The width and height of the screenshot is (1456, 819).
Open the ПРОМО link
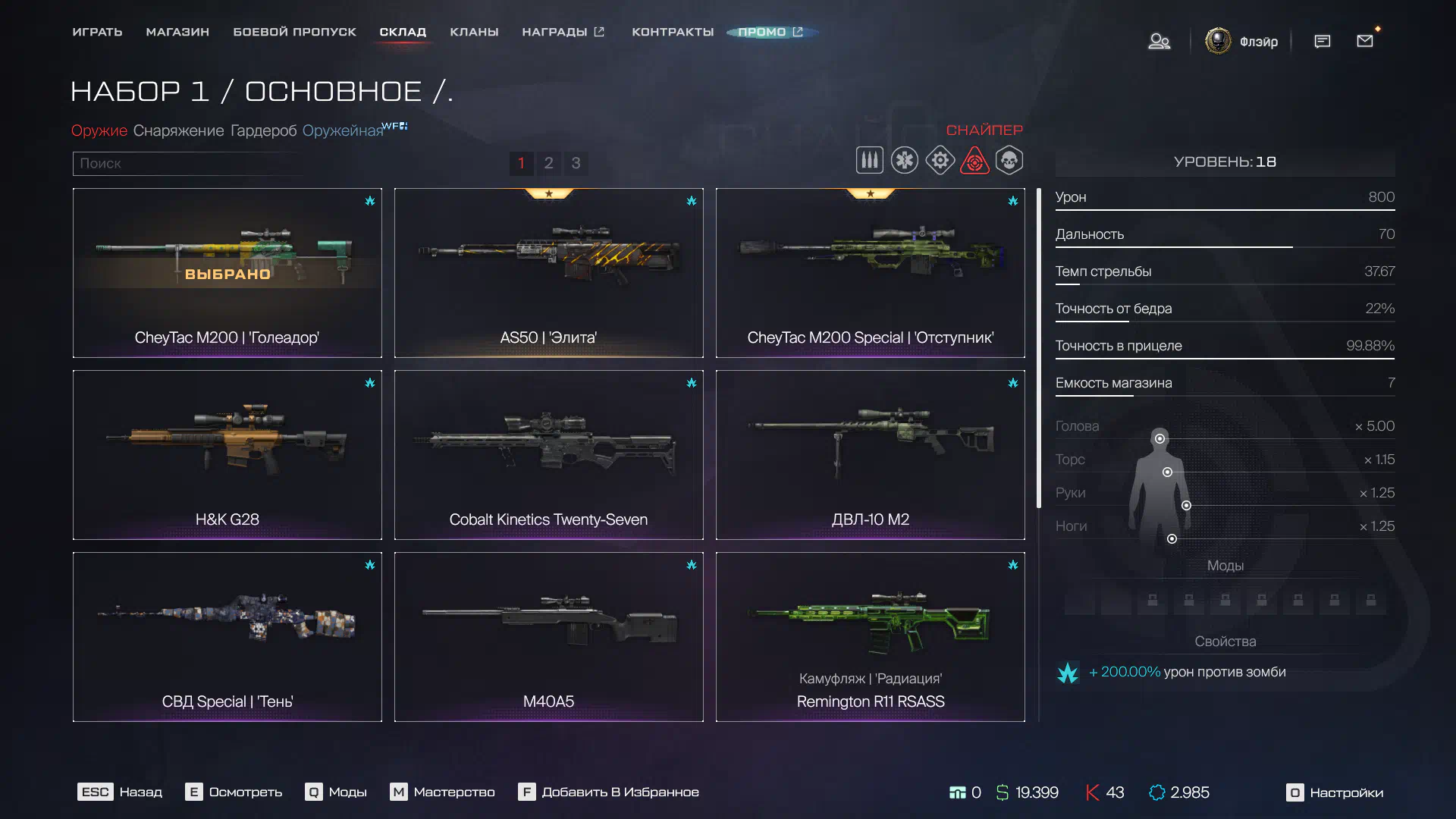(x=770, y=32)
